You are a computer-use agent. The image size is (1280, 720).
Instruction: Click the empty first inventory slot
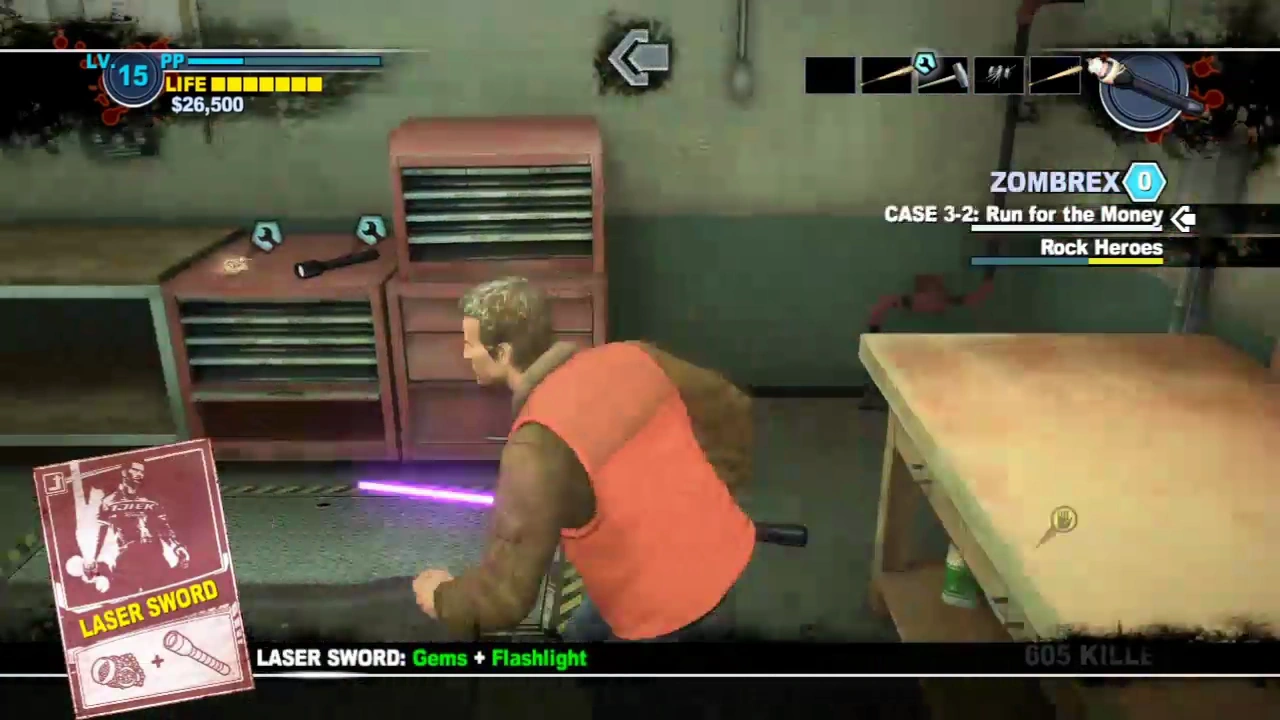pyautogui.click(x=830, y=75)
